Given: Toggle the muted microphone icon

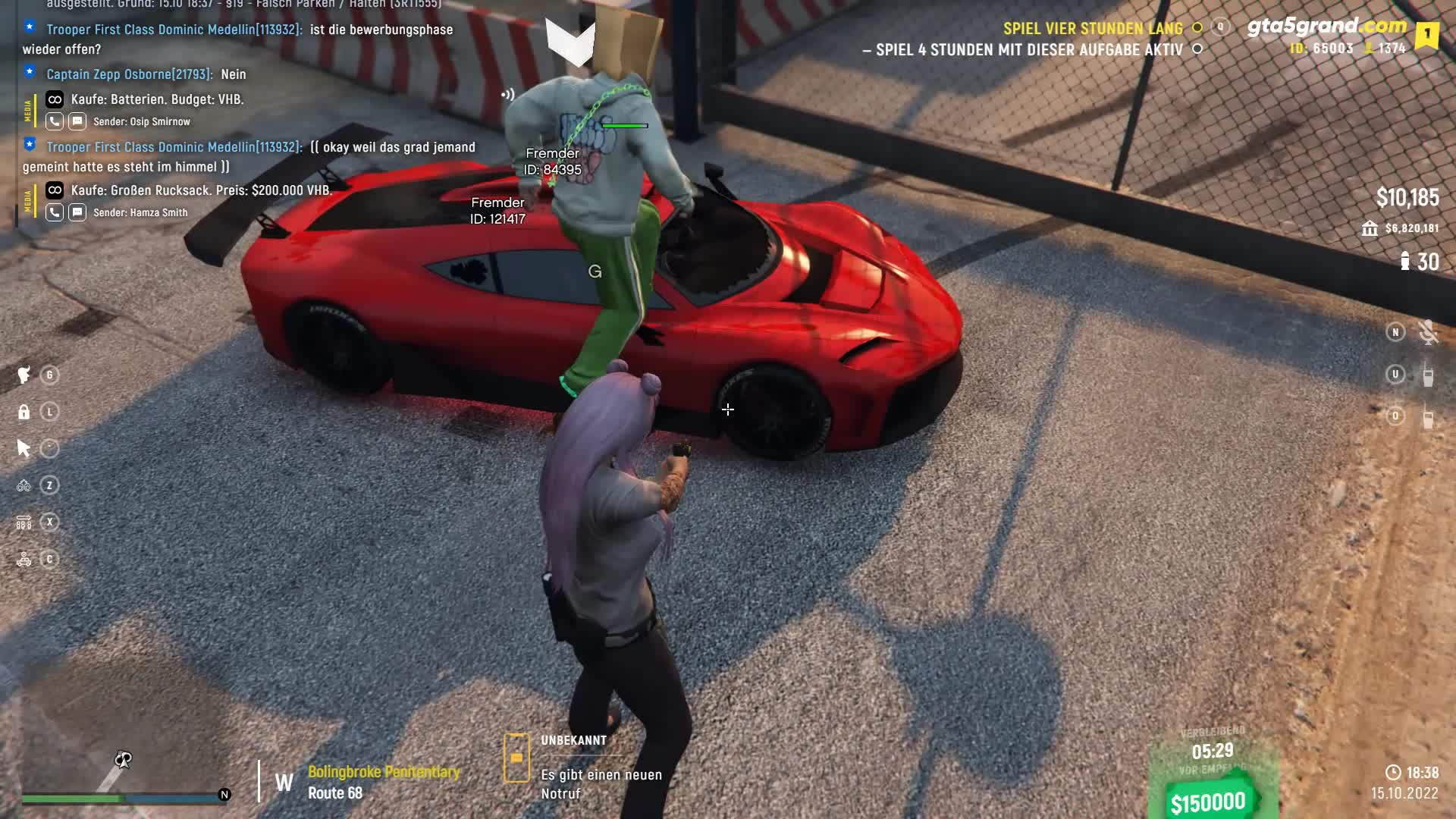Looking at the screenshot, I should (1428, 332).
